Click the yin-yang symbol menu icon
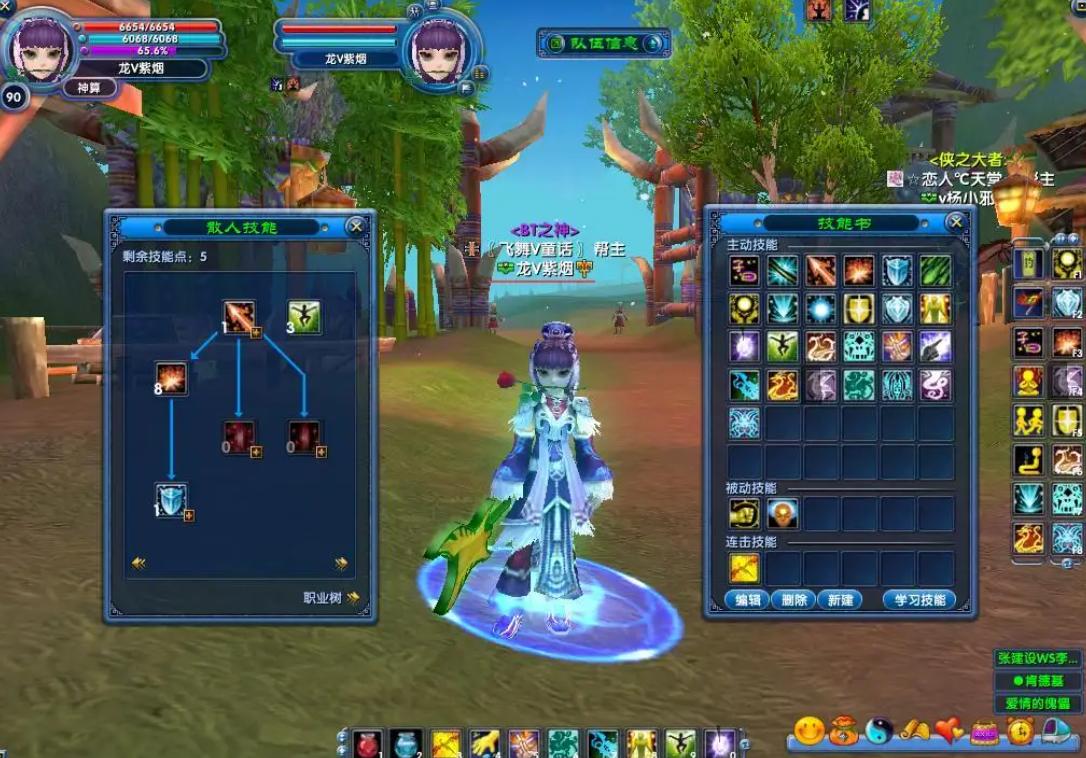The height and width of the screenshot is (758, 1086). click(878, 731)
